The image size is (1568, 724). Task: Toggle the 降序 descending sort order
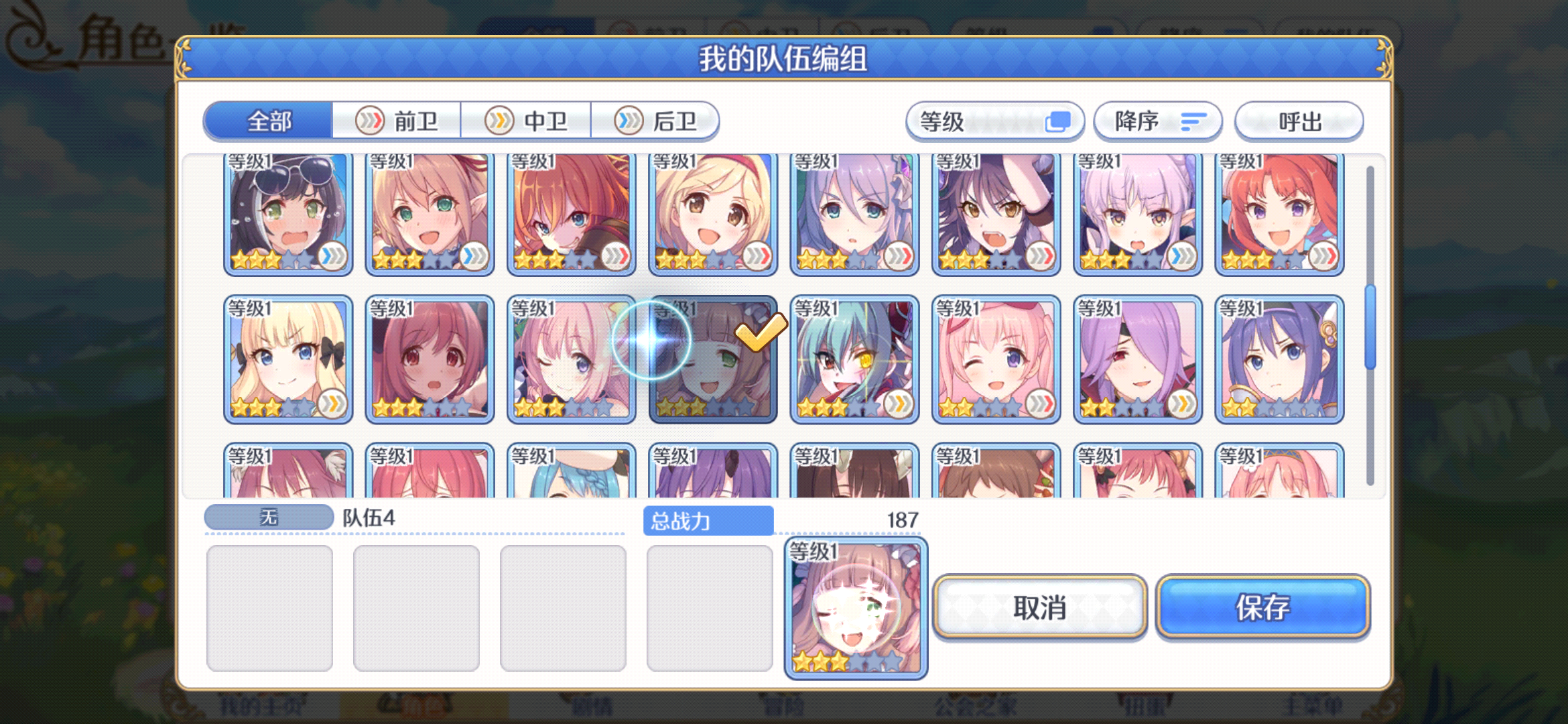tap(1157, 121)
